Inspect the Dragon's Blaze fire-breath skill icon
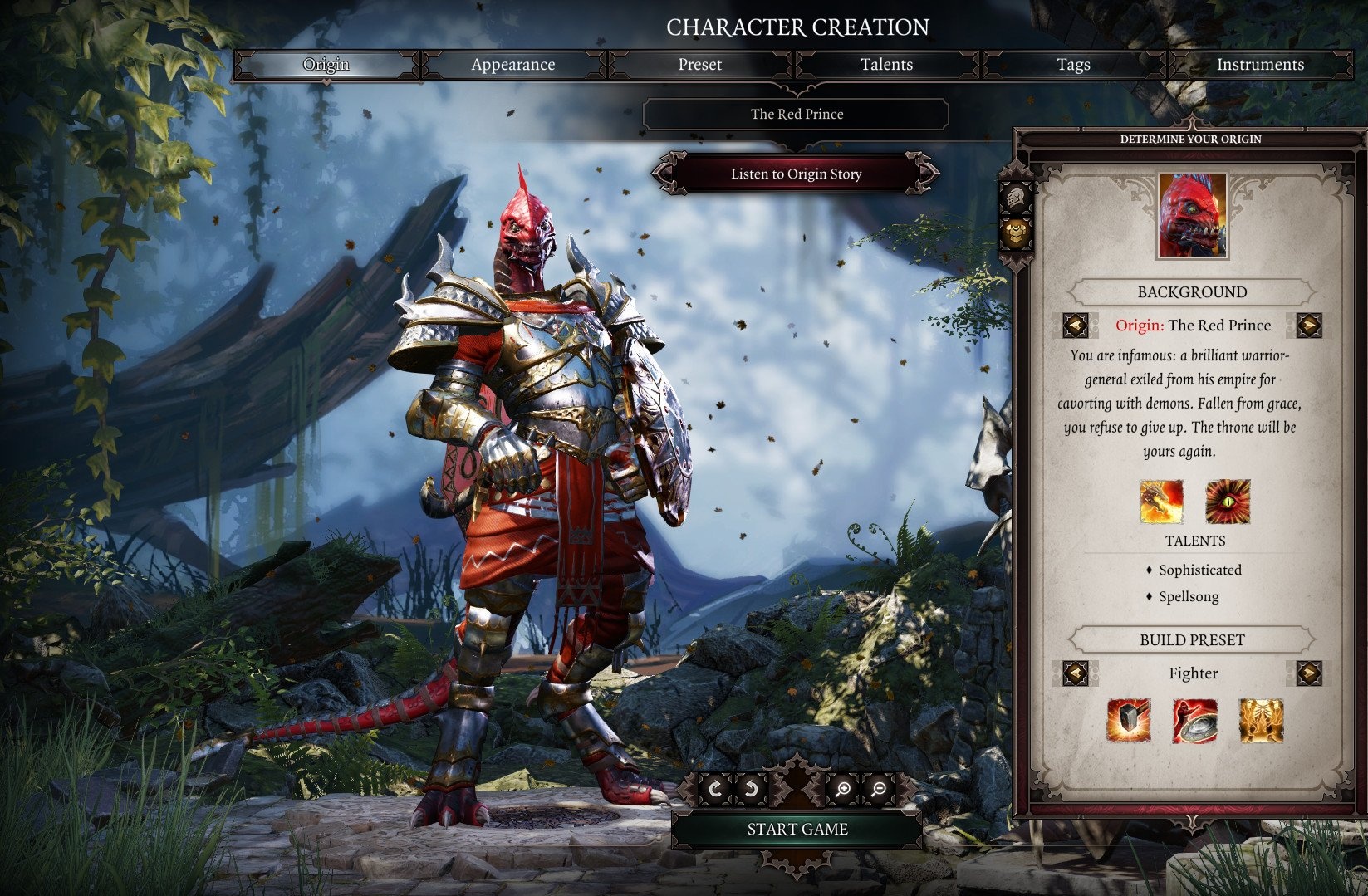 point(1161,502)
